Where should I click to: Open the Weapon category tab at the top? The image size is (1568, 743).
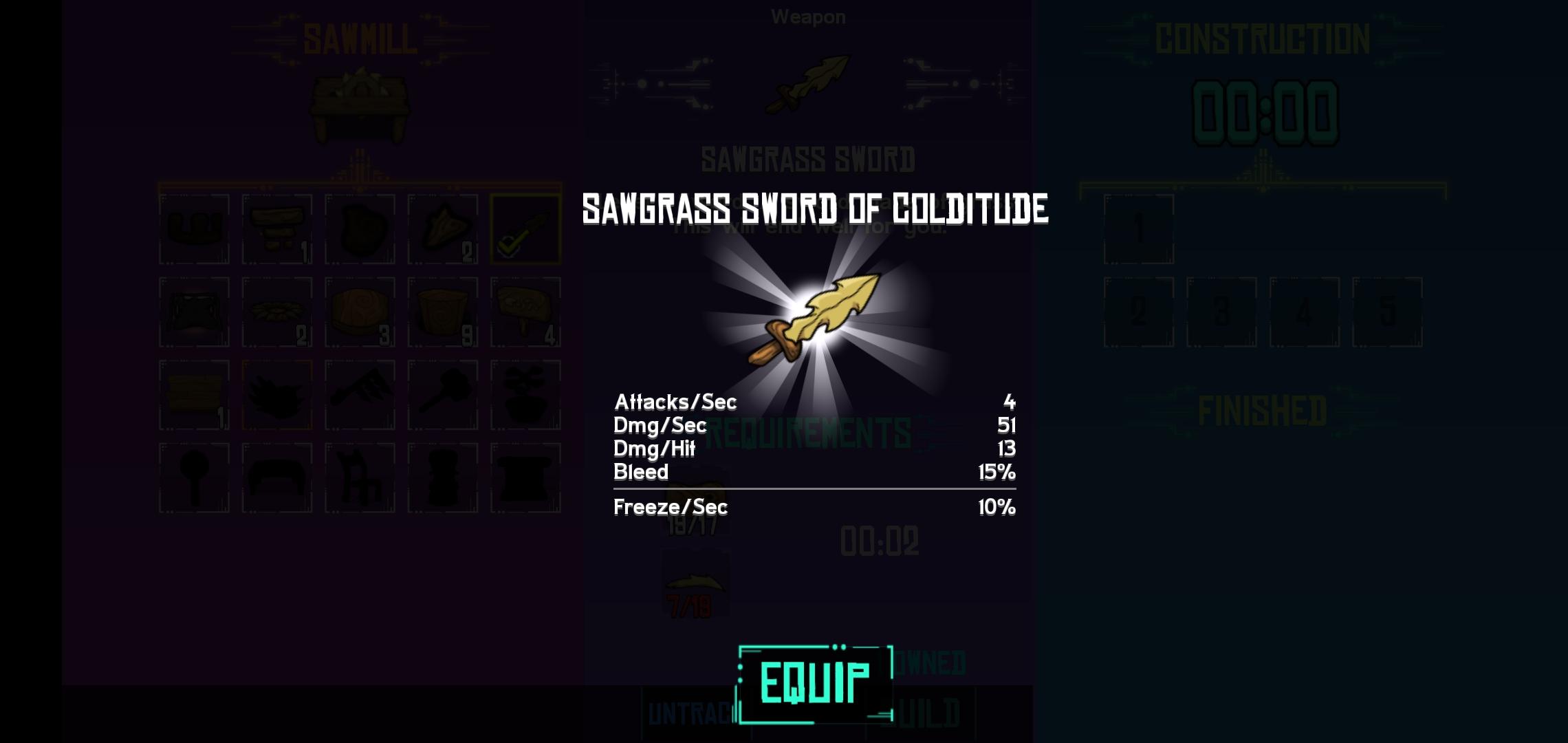pyautogui.click(x=810, y=17)
